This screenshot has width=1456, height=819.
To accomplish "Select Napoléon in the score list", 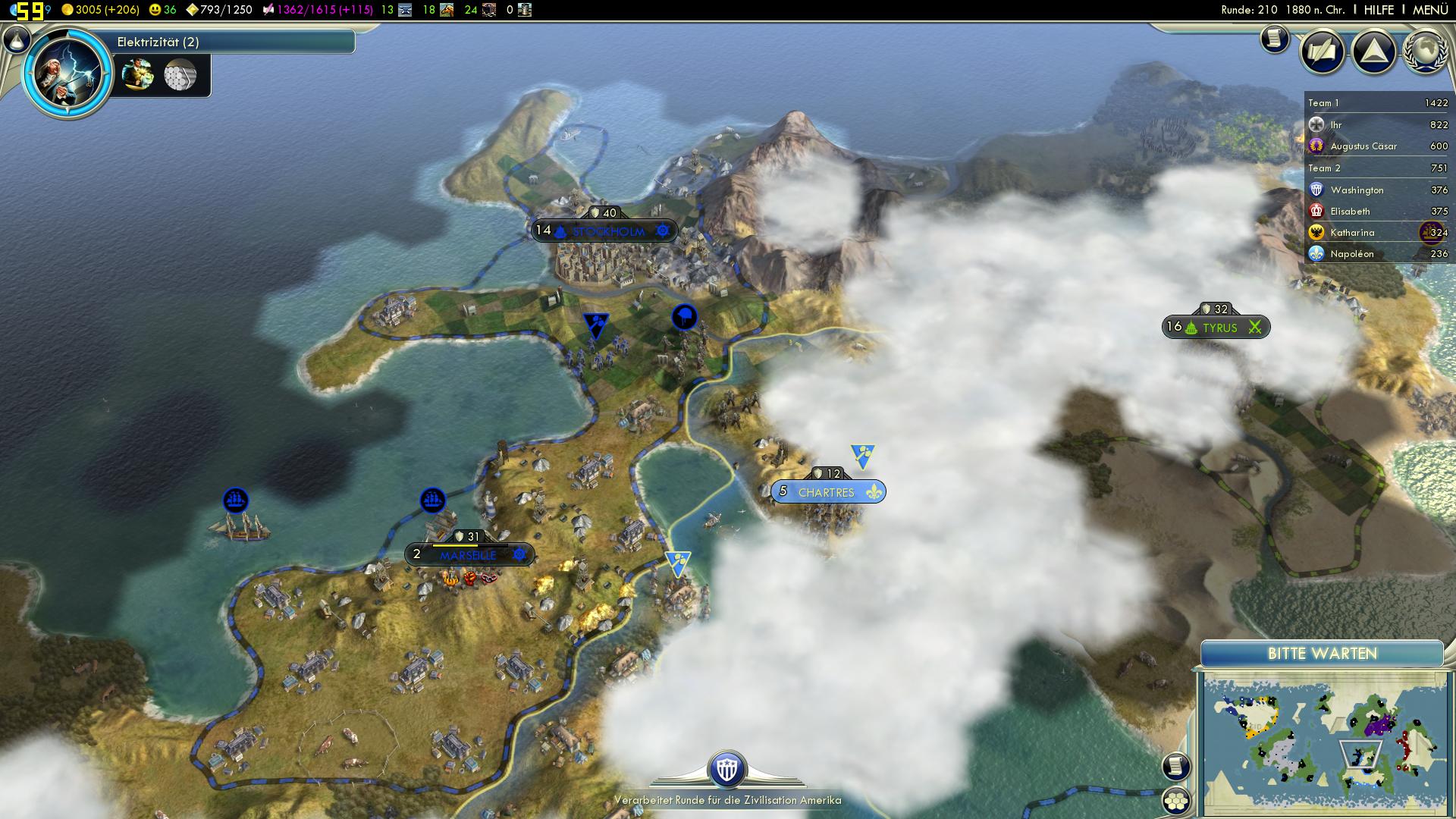I will pos(1351,254).
